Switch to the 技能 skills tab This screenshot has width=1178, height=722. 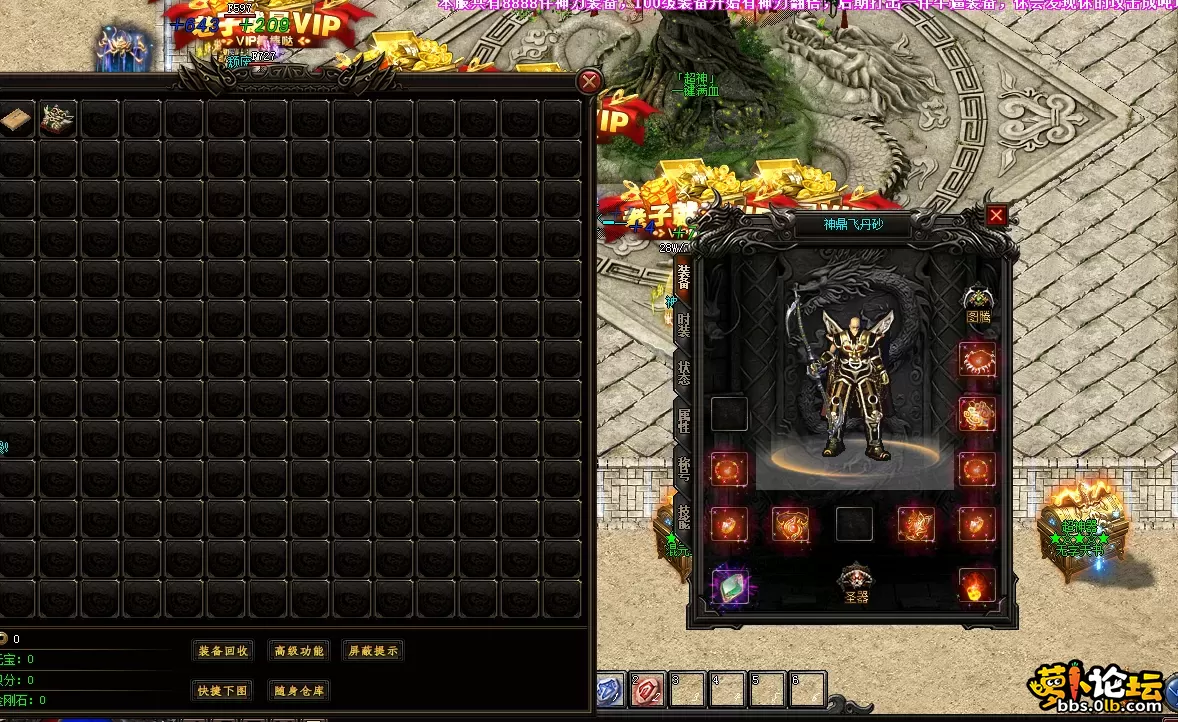tap(684, 516)
